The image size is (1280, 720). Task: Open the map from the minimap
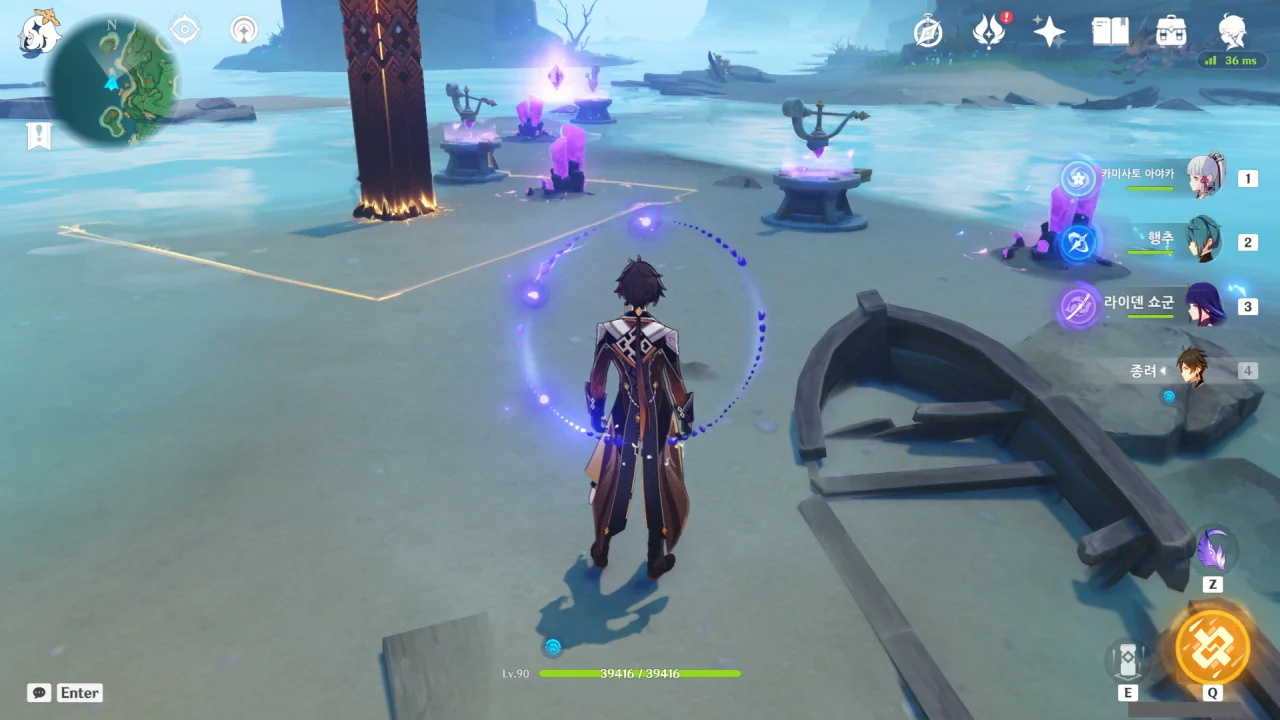115,82
